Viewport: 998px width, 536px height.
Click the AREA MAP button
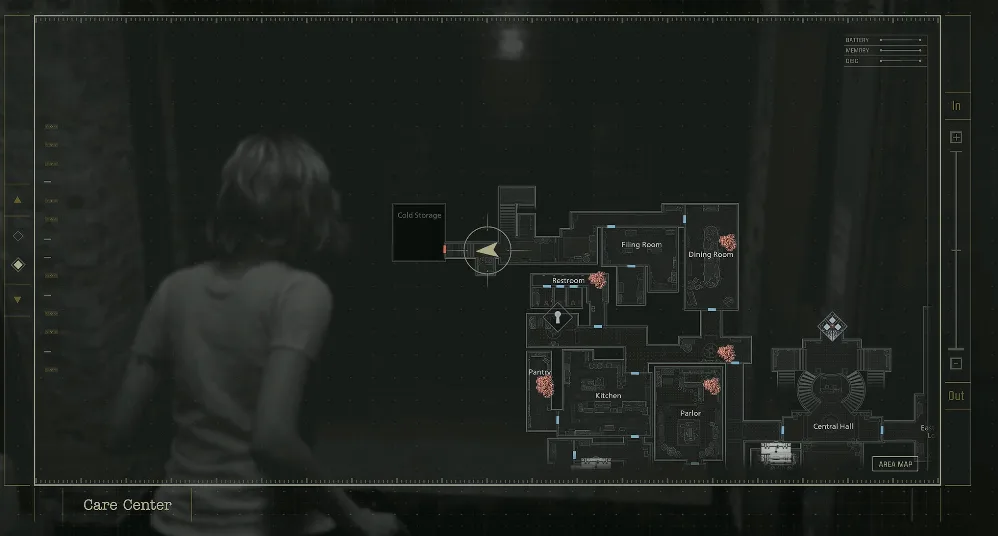coord(894,464)
